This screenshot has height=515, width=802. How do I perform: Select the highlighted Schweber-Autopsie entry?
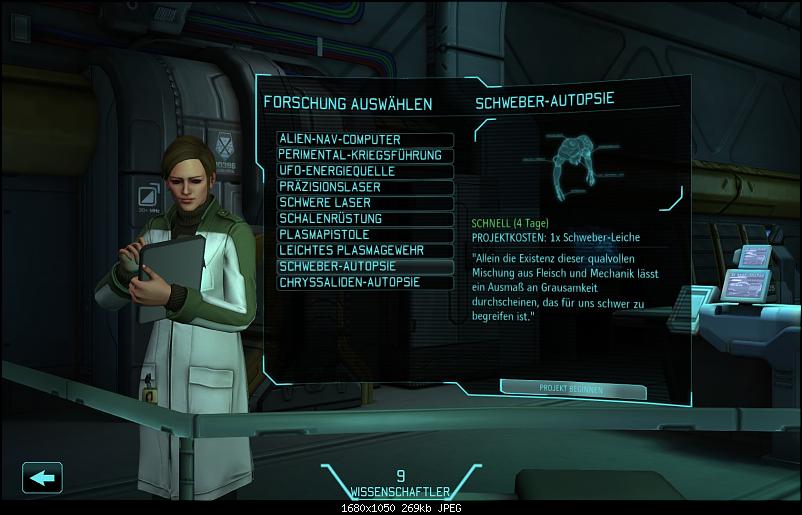click(x=365, y=267)
